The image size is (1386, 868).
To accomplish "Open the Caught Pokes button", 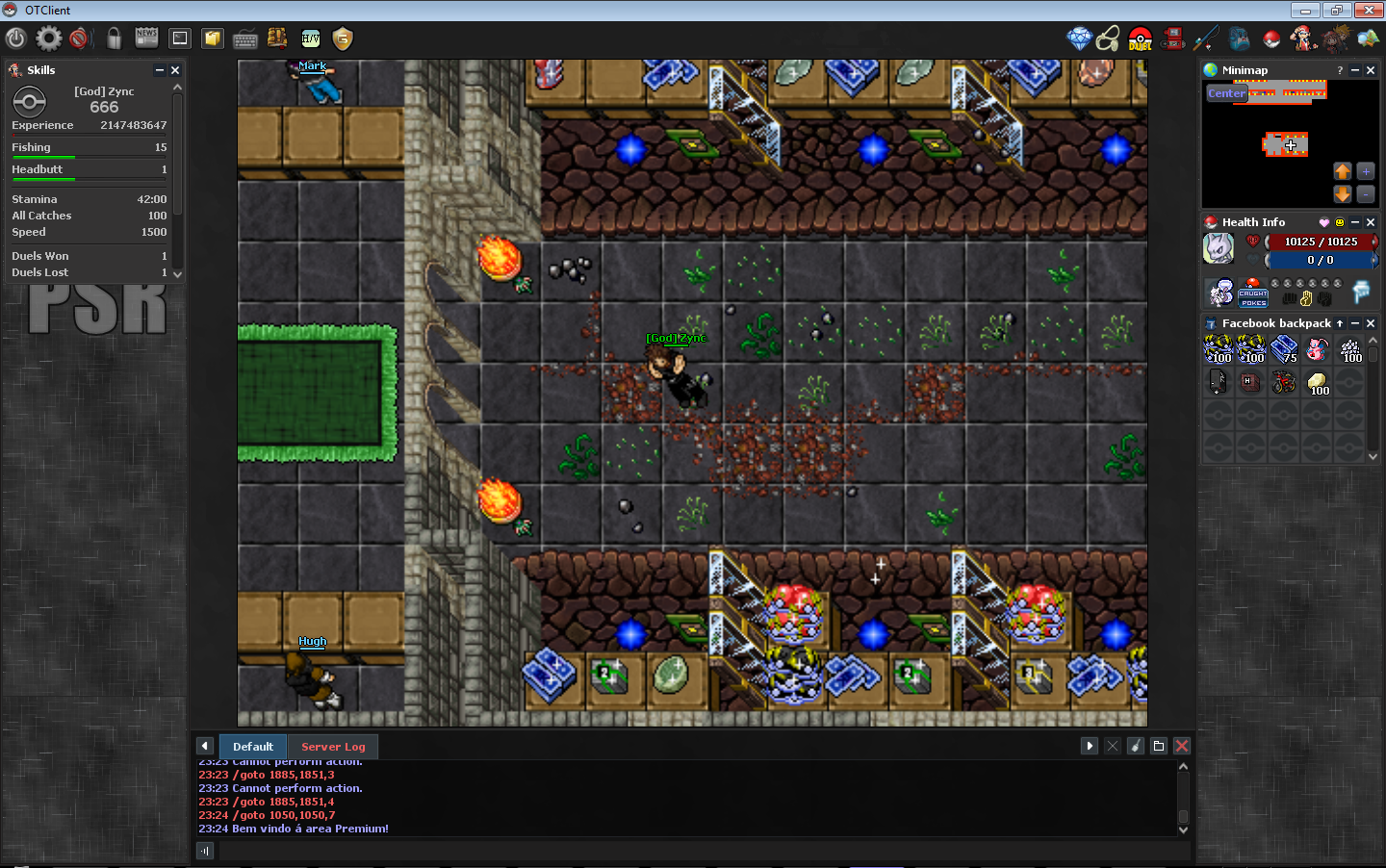I will click(x=1252, y=293).
